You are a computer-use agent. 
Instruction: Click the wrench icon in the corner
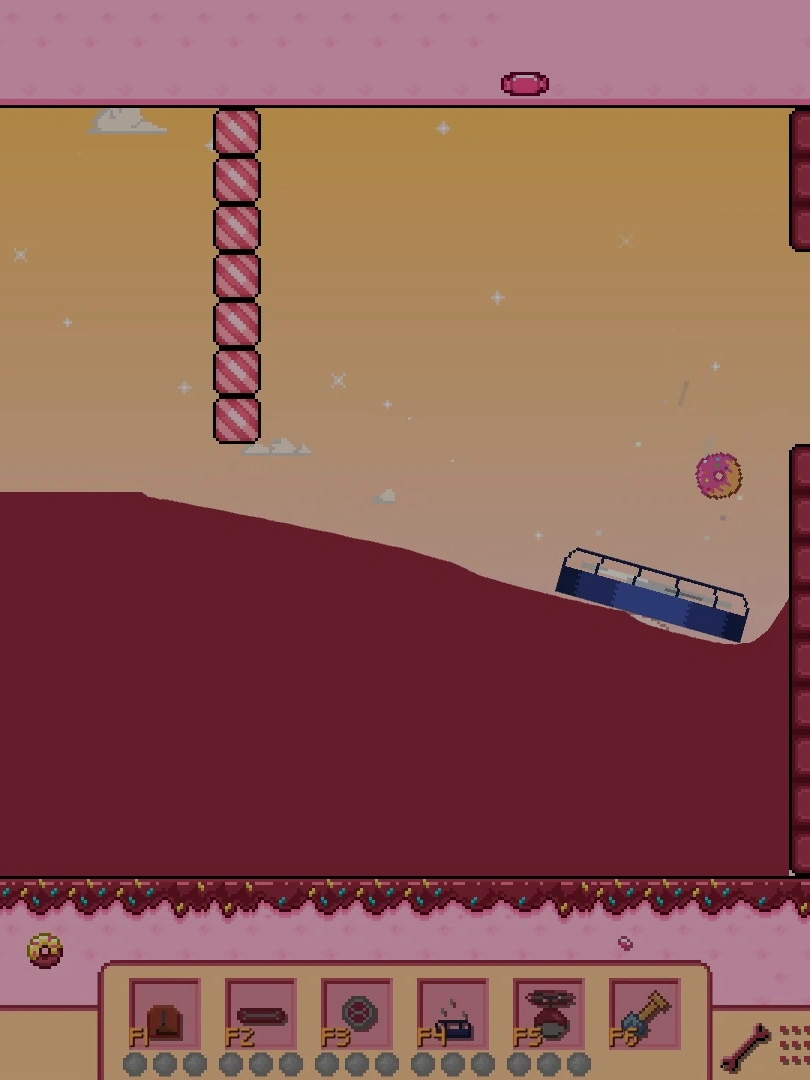coord(747,1047)
